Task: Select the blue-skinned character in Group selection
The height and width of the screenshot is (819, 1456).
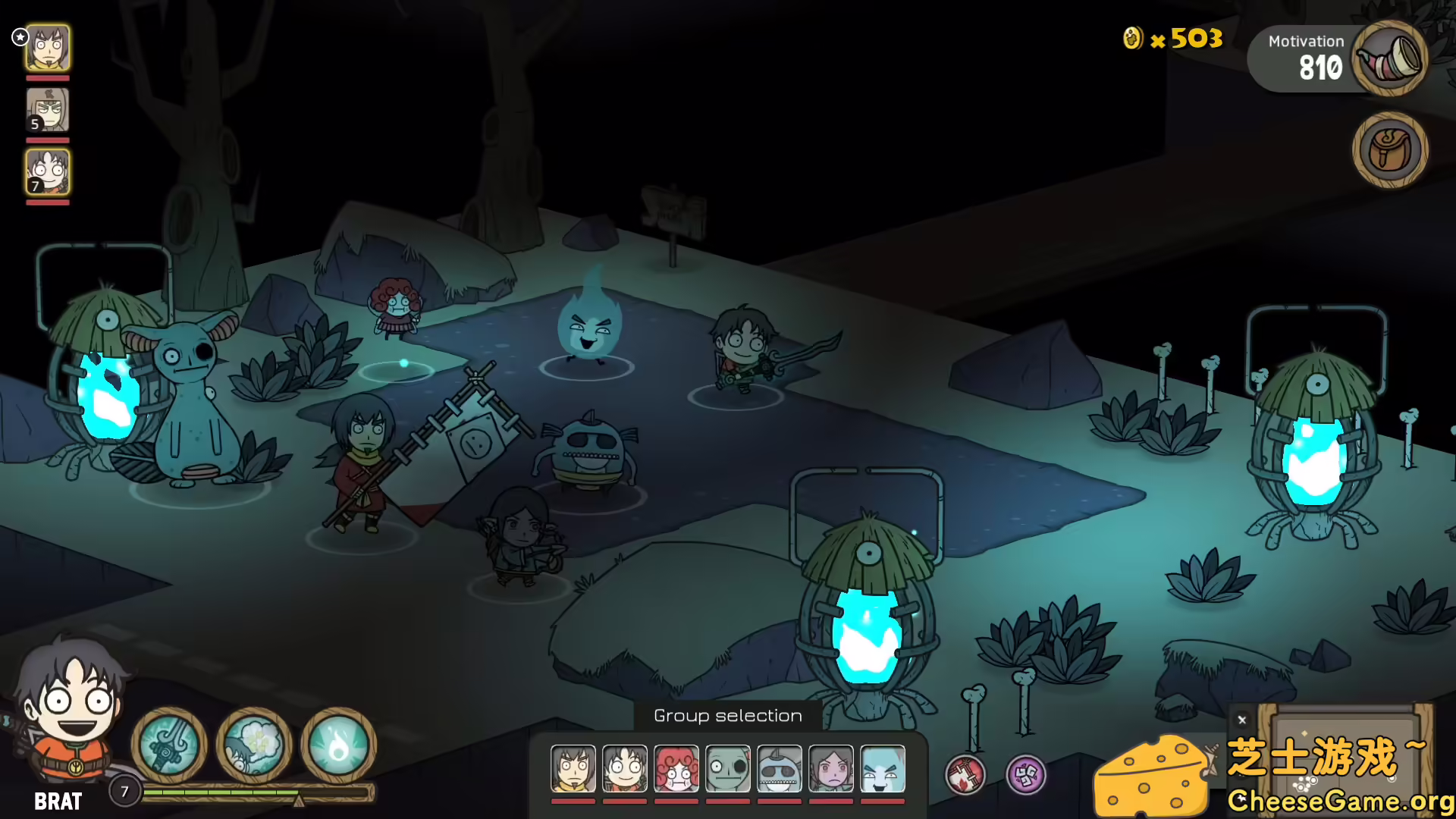Action: (882, 768)
